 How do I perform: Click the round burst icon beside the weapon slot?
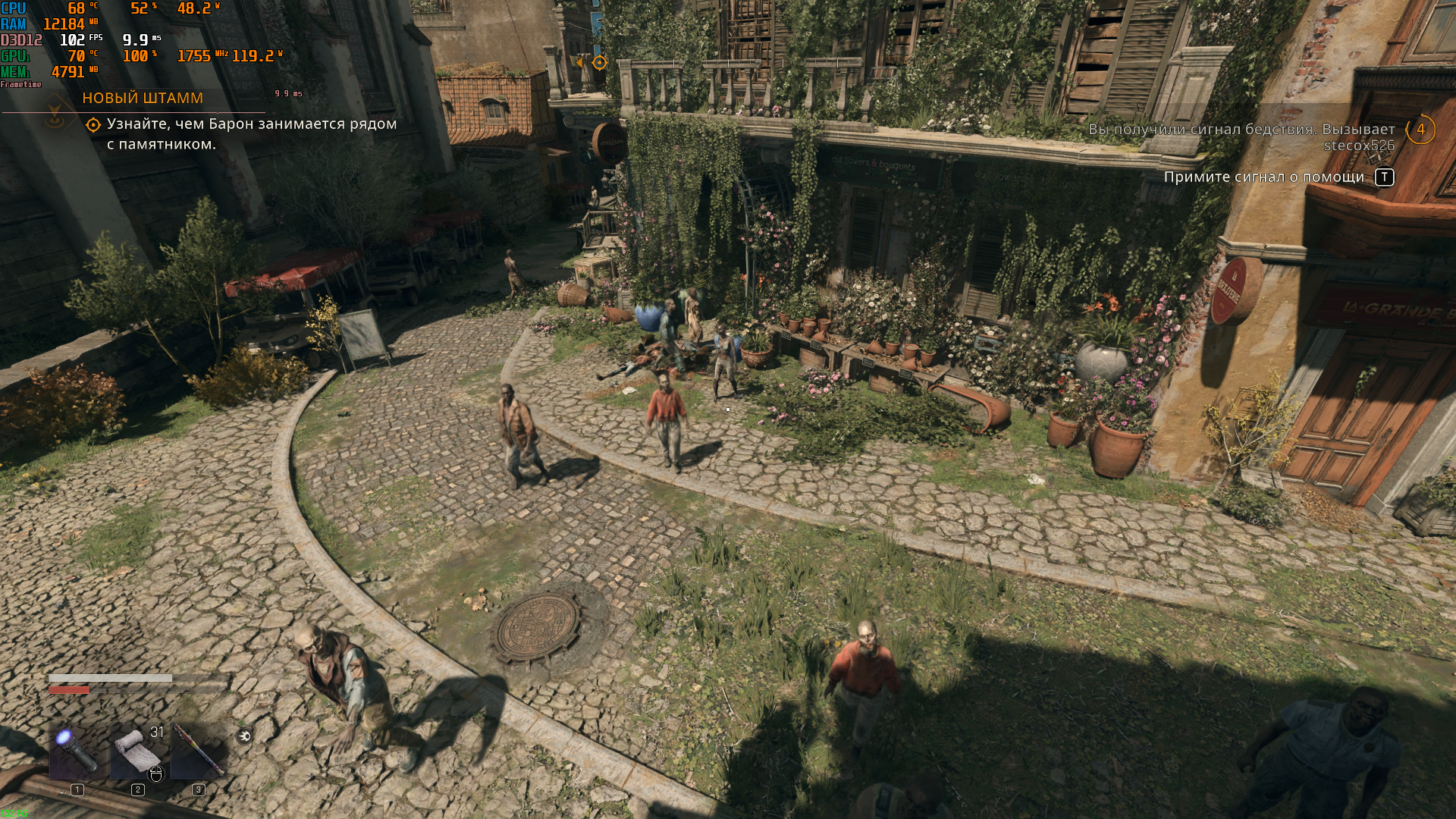(x=244, y=736)
